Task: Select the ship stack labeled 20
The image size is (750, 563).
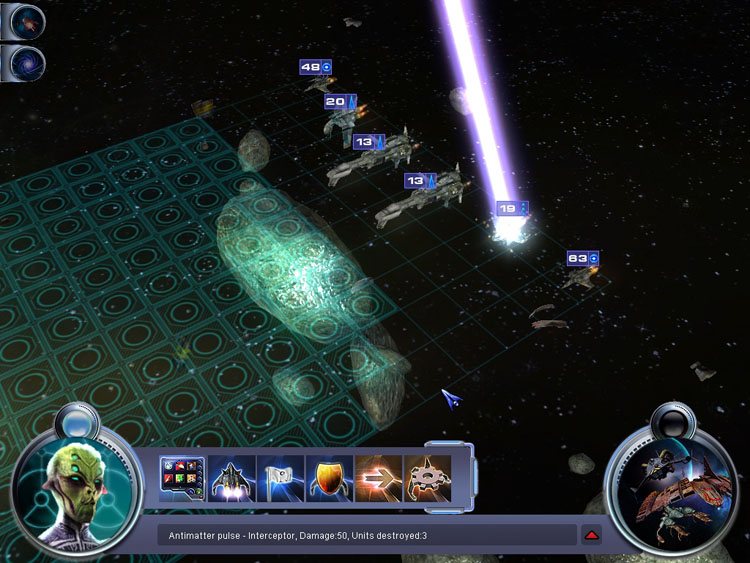Action: (x=340, y=102)
